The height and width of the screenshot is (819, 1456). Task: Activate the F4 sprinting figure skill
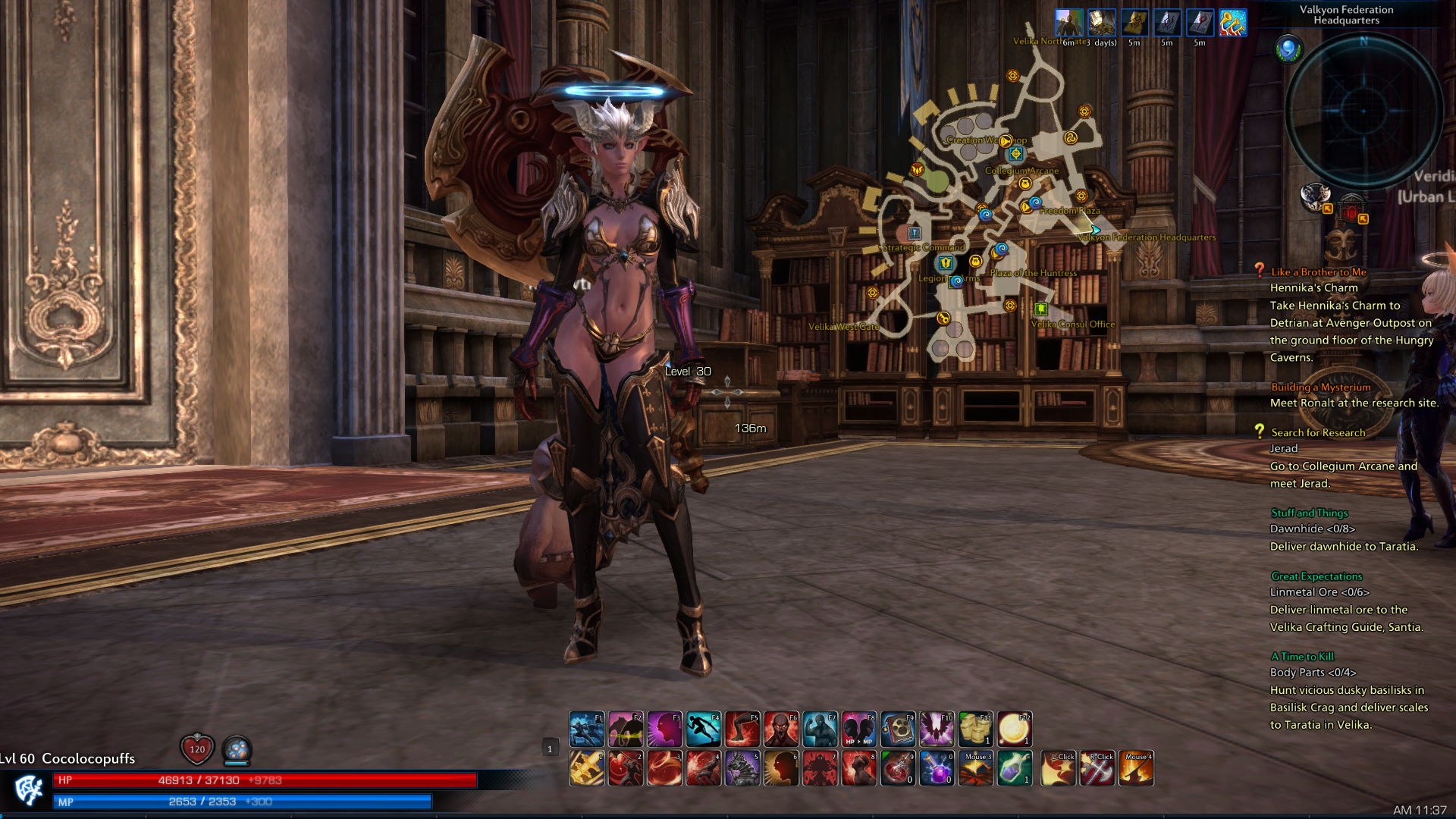pos(703,730)
